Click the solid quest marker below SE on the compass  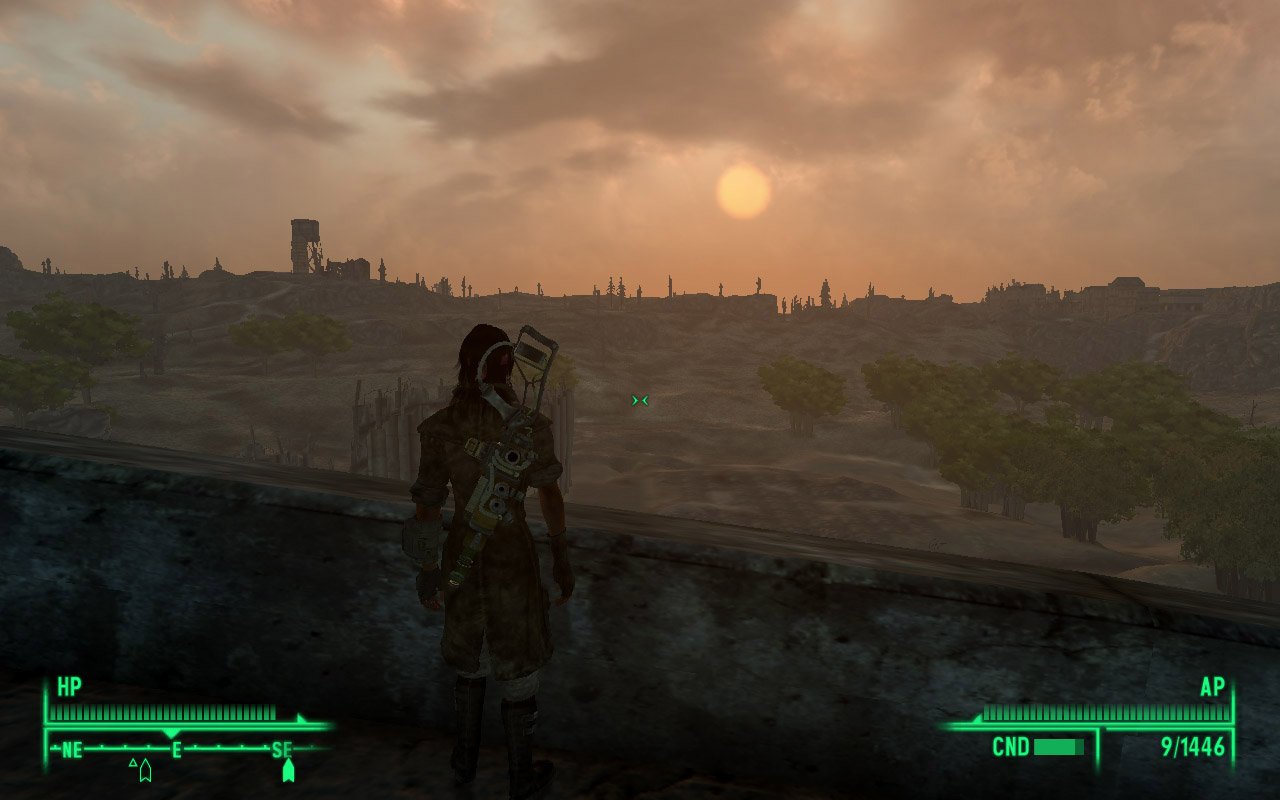(288, 769)
